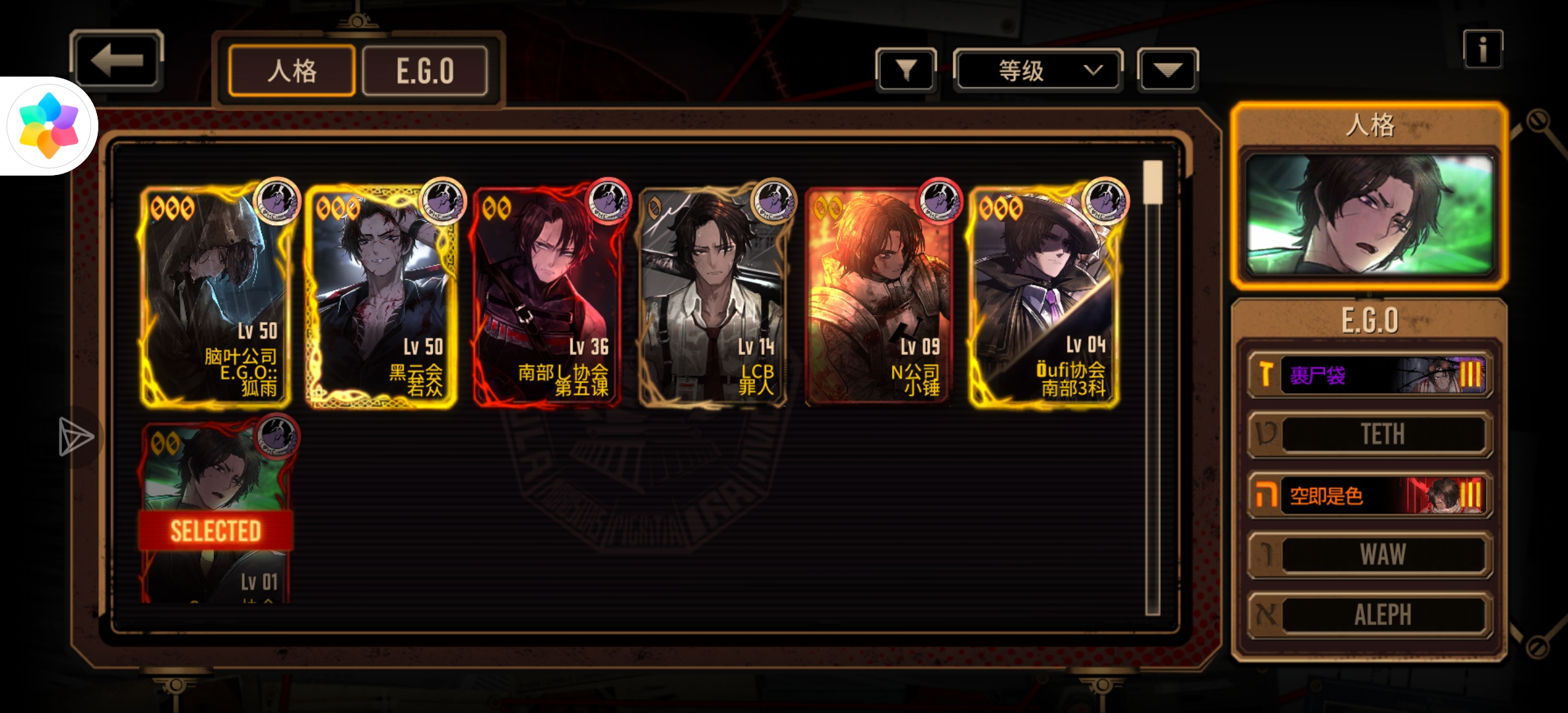
Task: Open the empty WAW E.G.O slot
Action: tap(1369, 555)
